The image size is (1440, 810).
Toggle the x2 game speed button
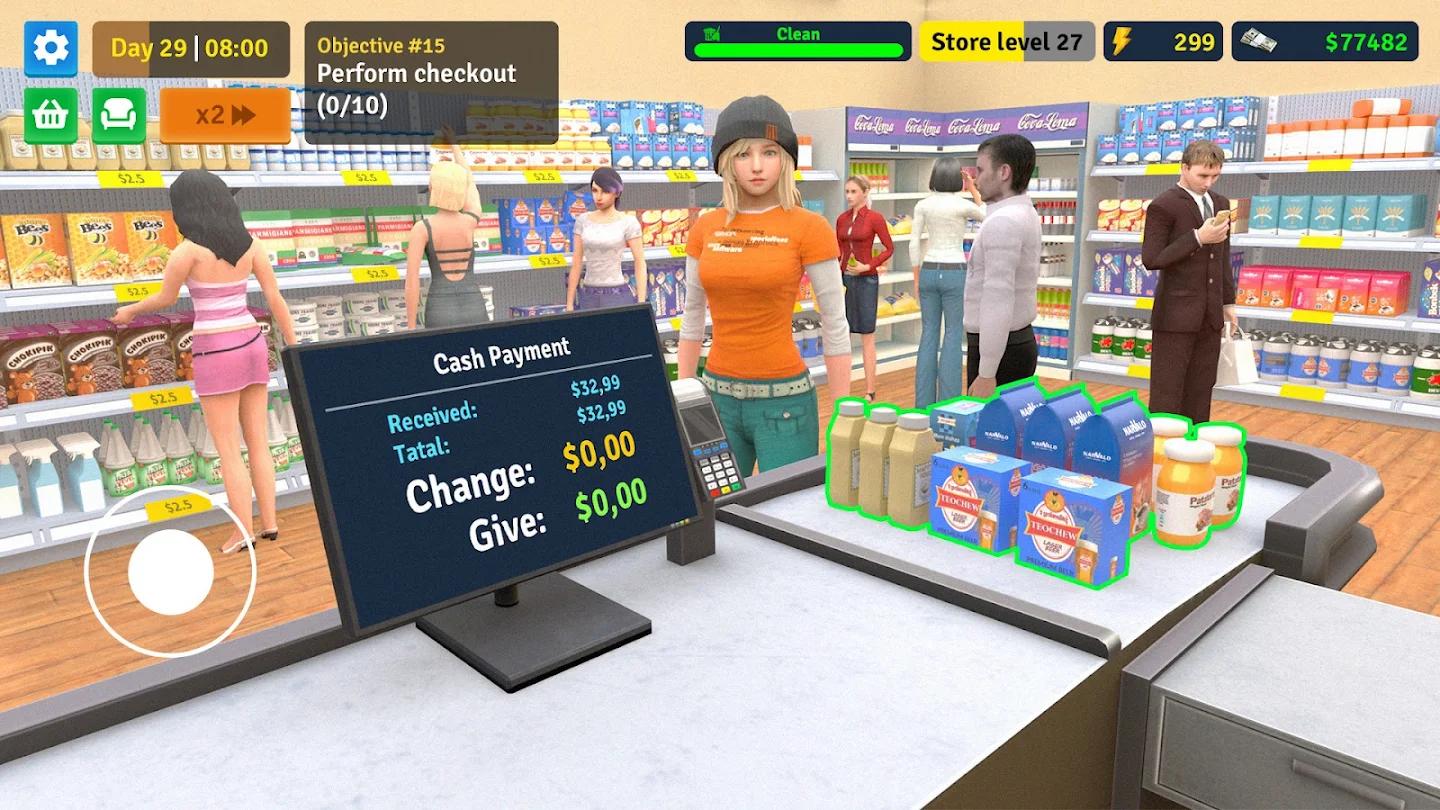[x=225, y=115]
